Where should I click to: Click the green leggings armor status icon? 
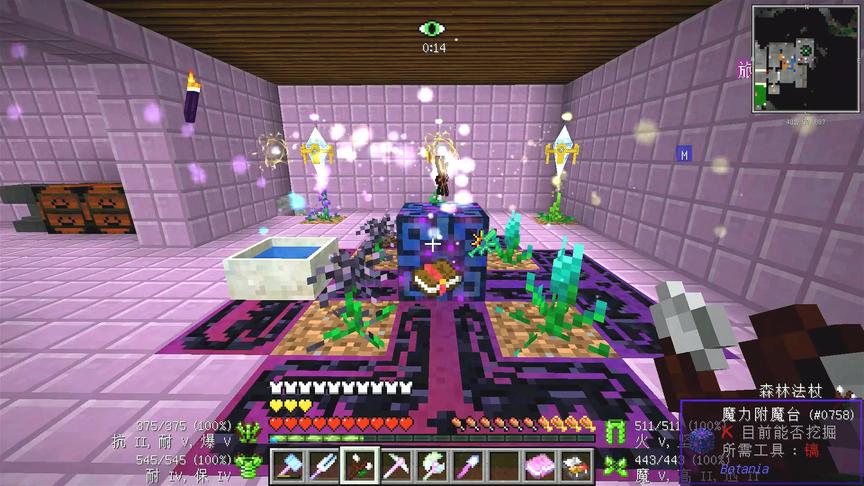615,431
